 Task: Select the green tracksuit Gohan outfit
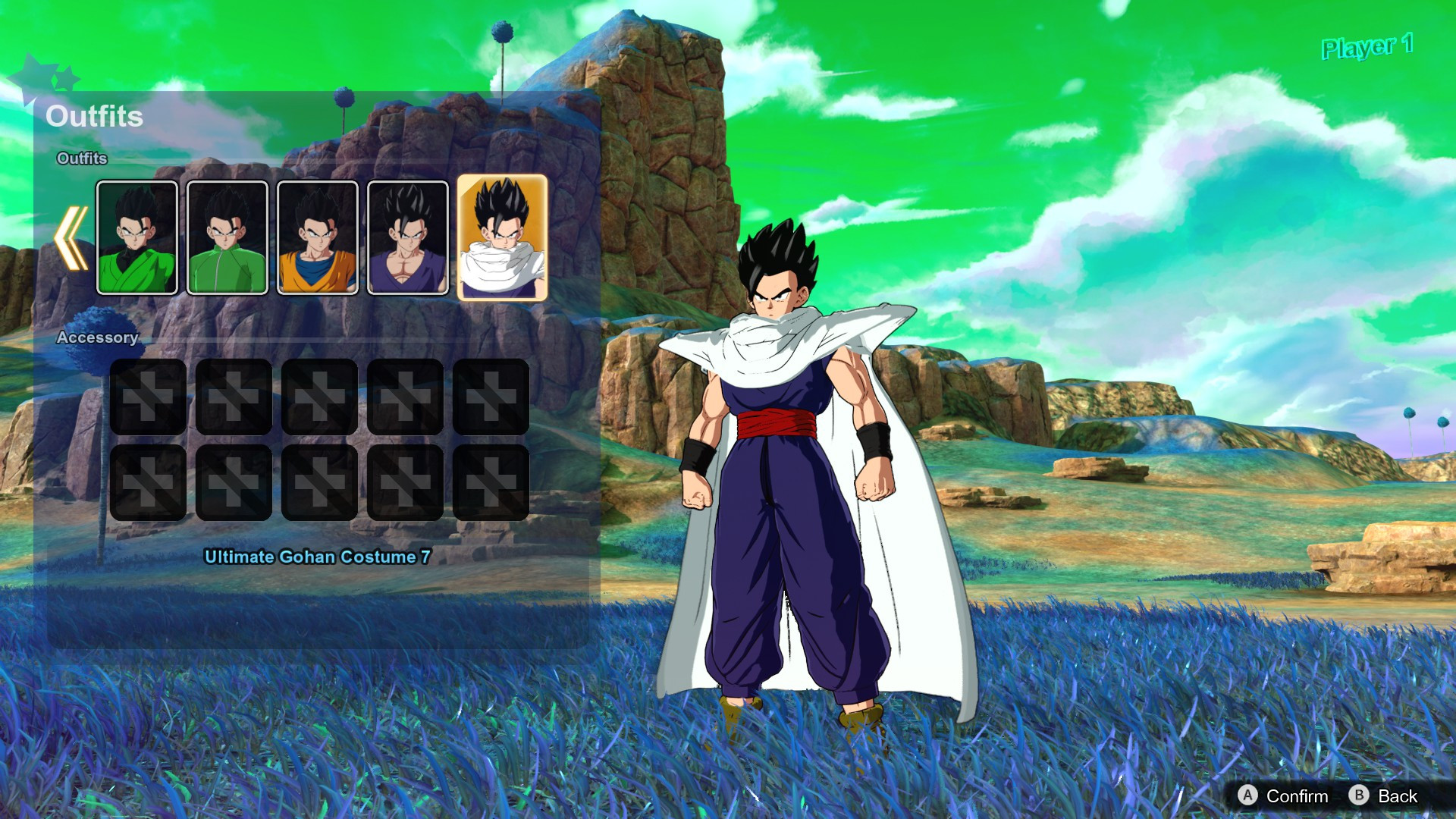coord(227,237)
